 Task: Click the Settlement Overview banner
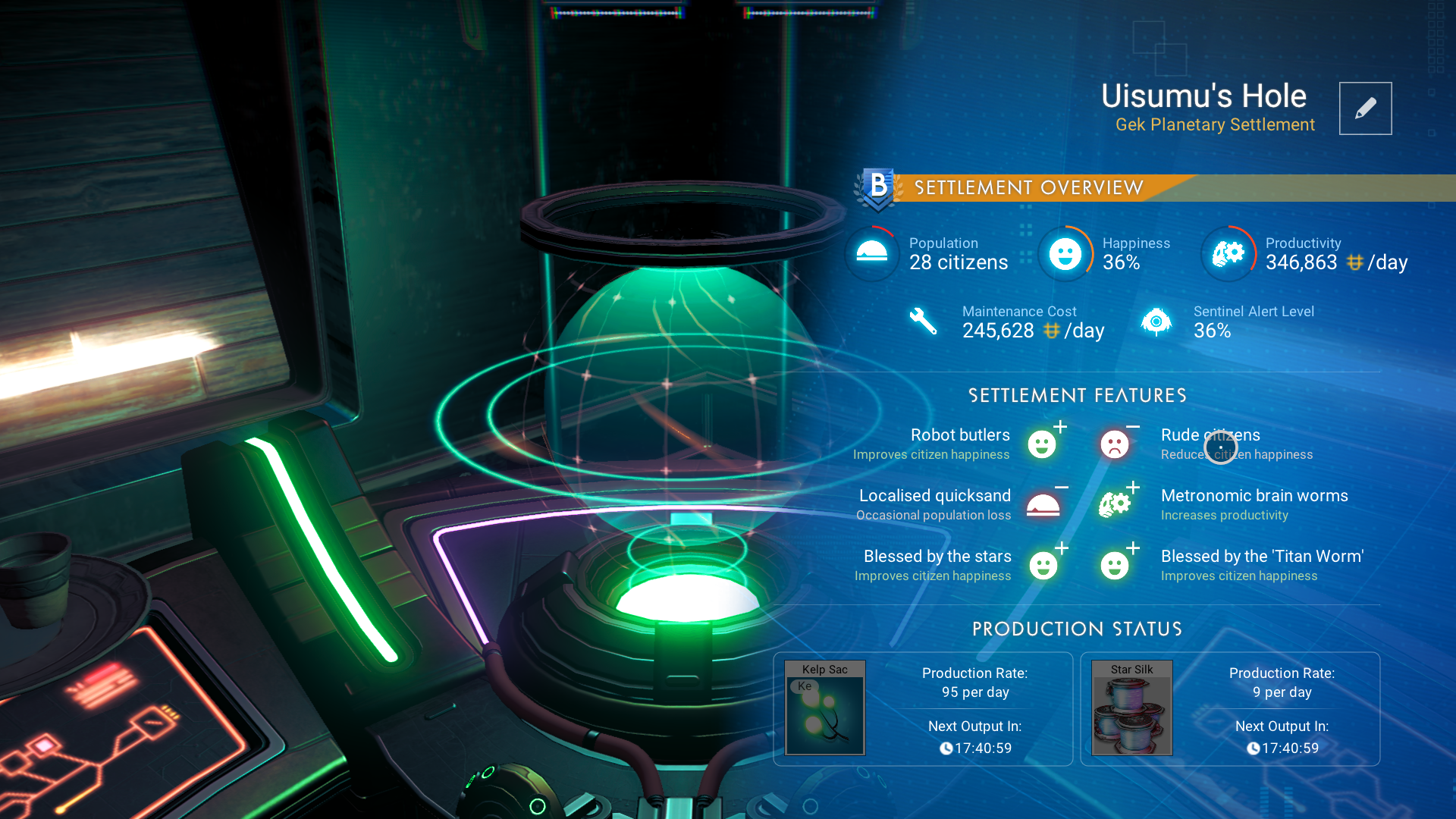pos(1028,187)
